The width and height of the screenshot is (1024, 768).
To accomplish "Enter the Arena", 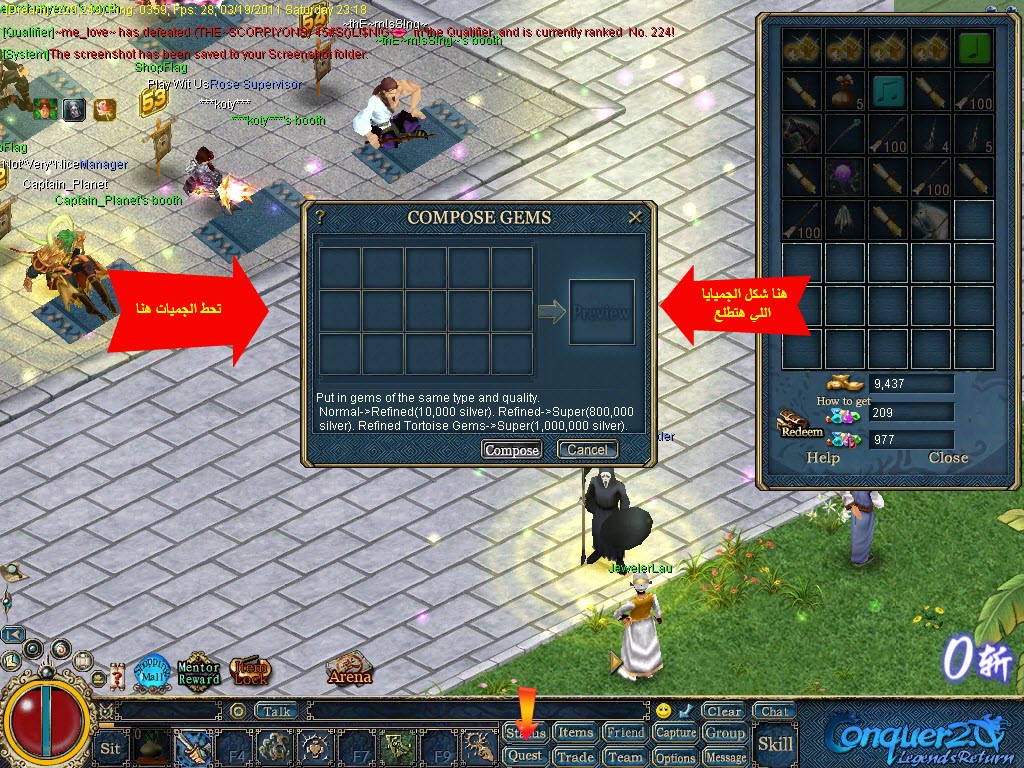I will (x=349, y=670).
